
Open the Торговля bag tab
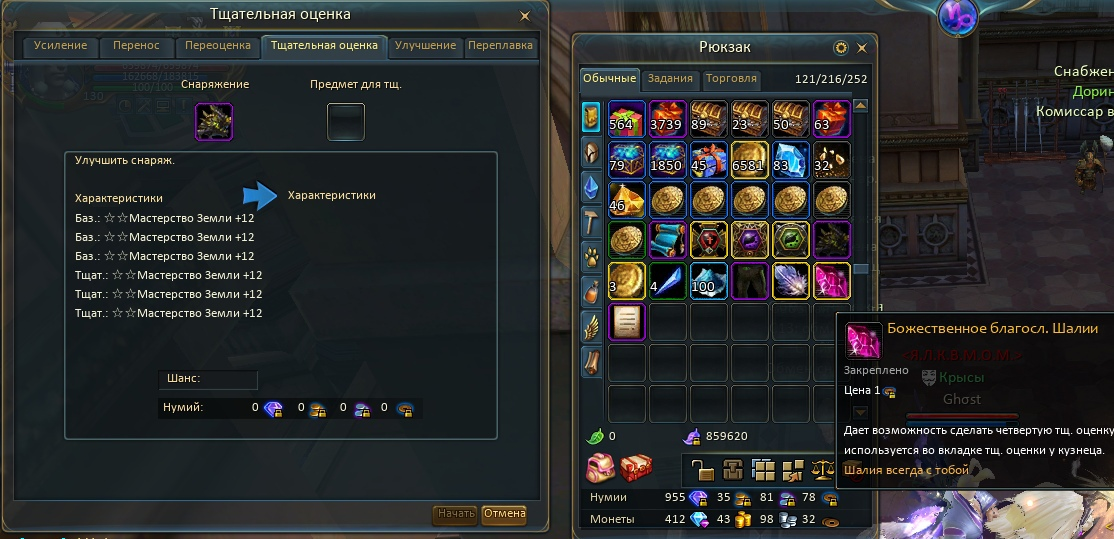pos(731,79)
